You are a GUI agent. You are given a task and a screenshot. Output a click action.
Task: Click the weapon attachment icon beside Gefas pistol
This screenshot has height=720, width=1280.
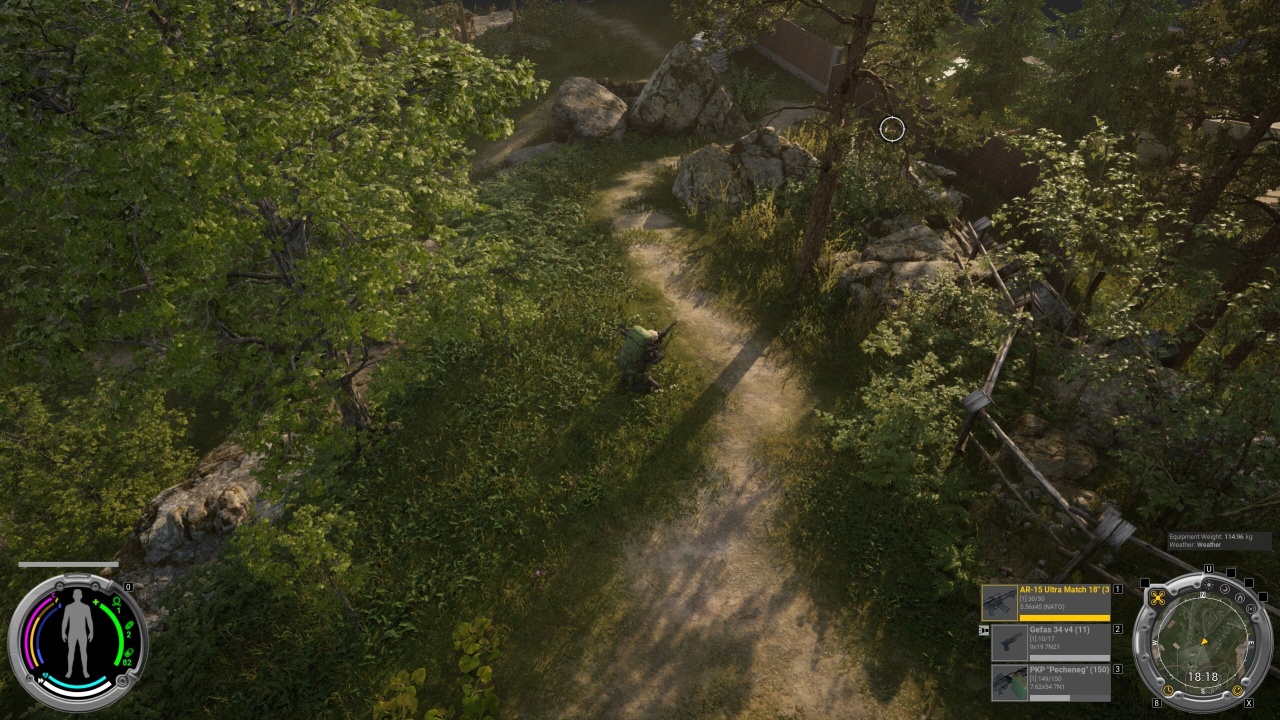pyautogui.click(x=984, y=630)
